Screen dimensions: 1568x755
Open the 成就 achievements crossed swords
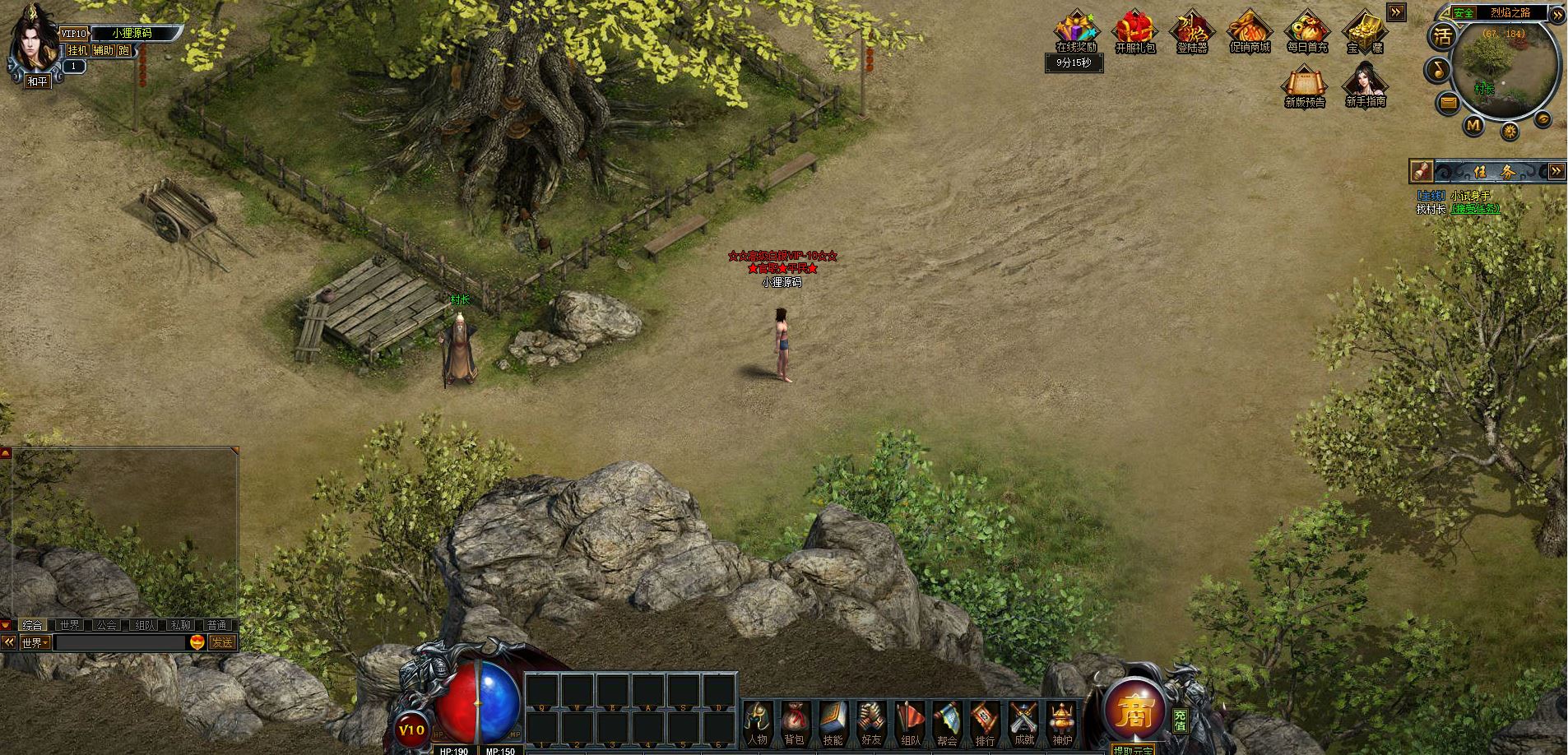(1023, 722)
